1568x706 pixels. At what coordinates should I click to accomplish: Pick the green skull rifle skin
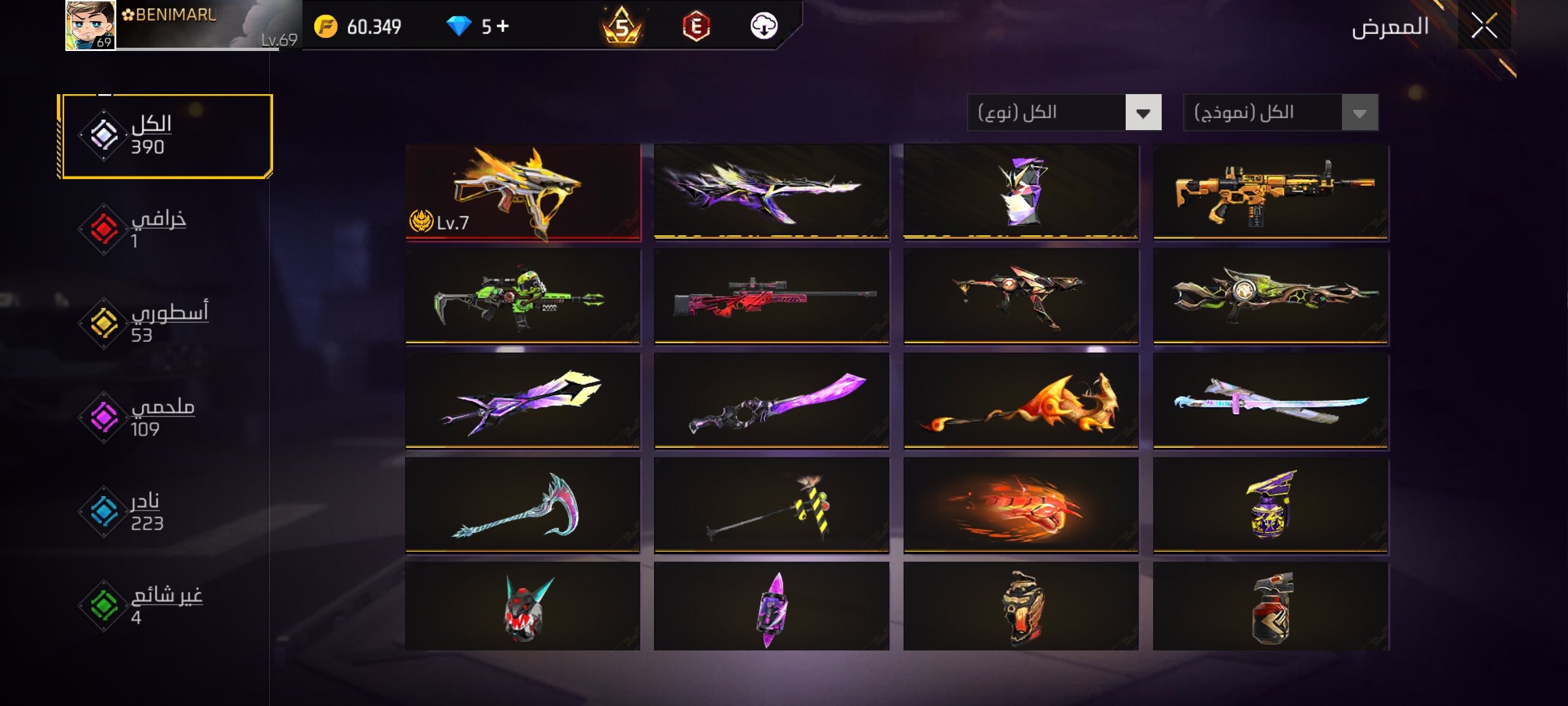(523, 297)
